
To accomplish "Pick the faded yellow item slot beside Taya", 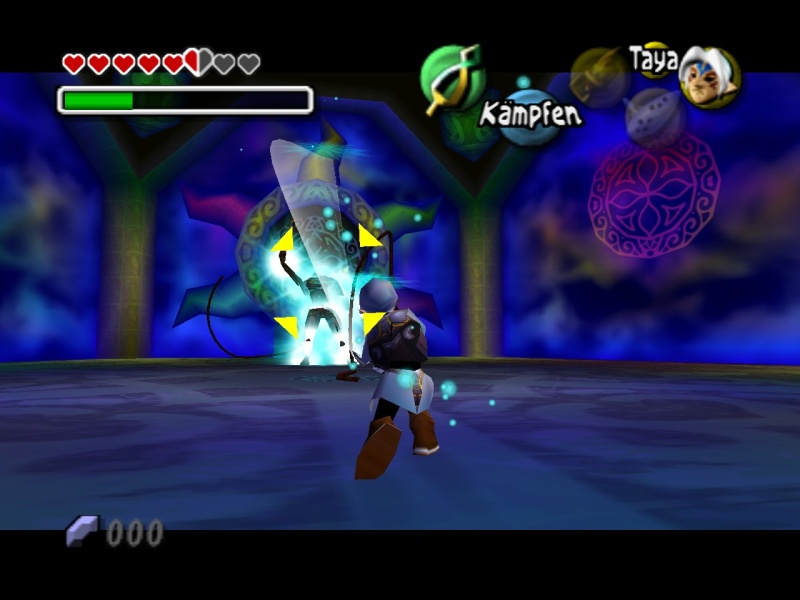I will 600,76.
